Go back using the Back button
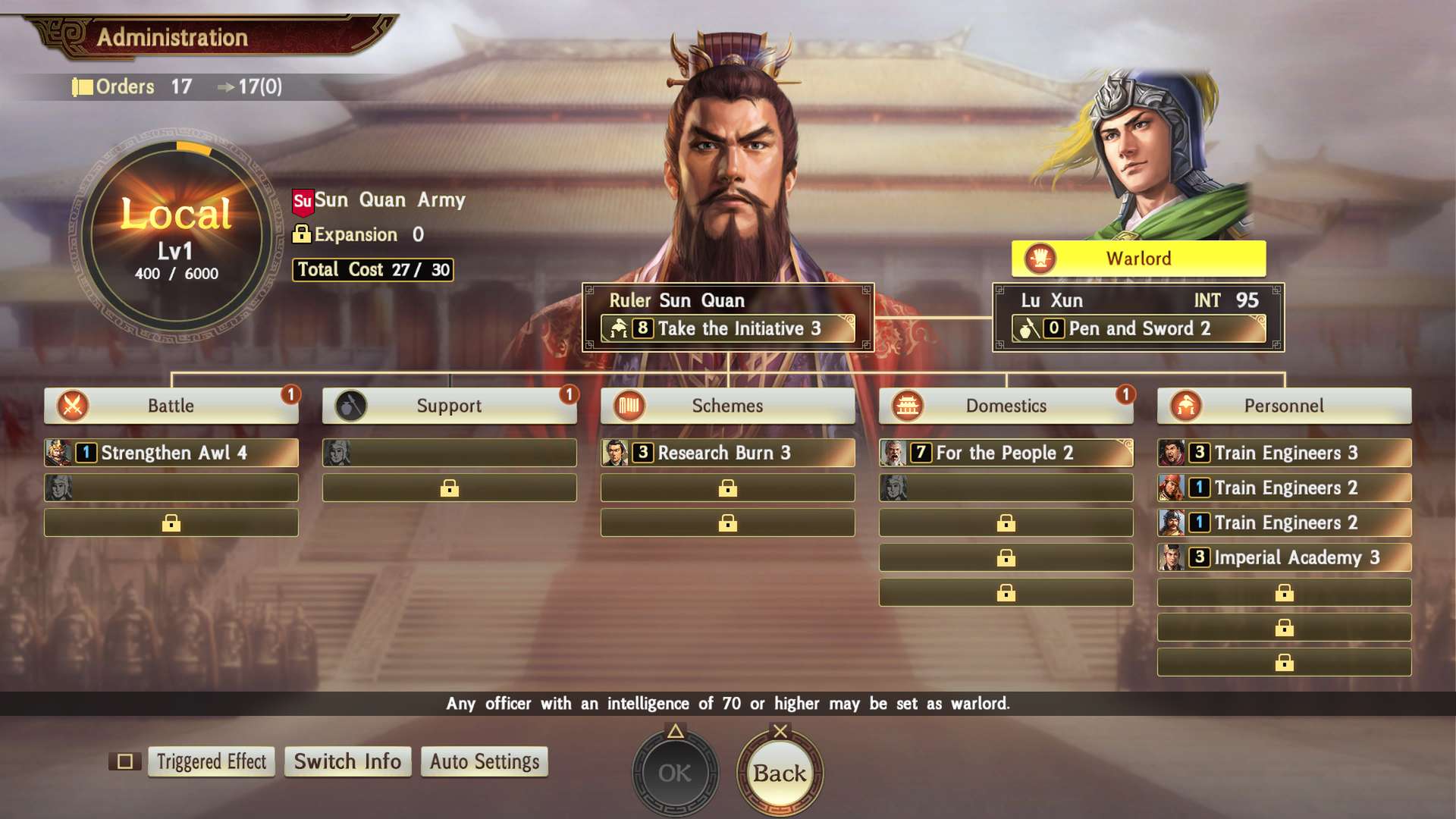 [x=780, y=773]
